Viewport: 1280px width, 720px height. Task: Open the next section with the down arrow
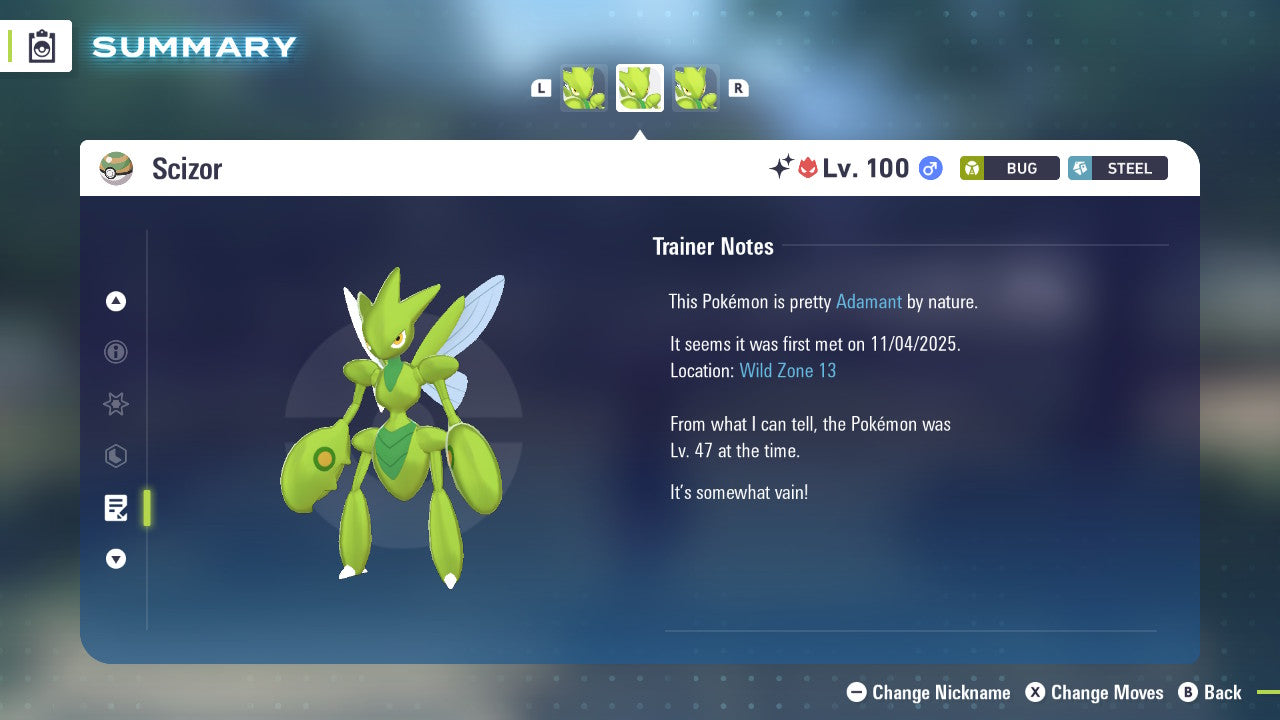coord(116,559)
